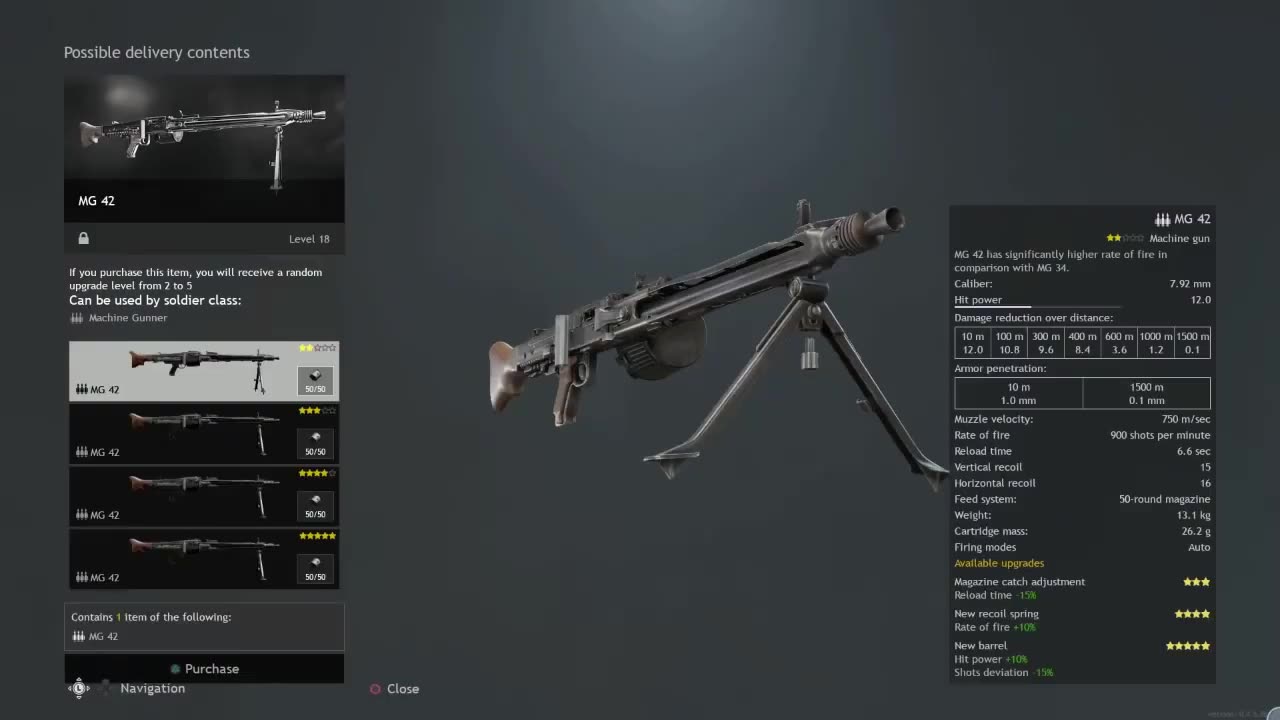
Task: Click the Possible delivery contents heading
Action: tap(157, 52)
